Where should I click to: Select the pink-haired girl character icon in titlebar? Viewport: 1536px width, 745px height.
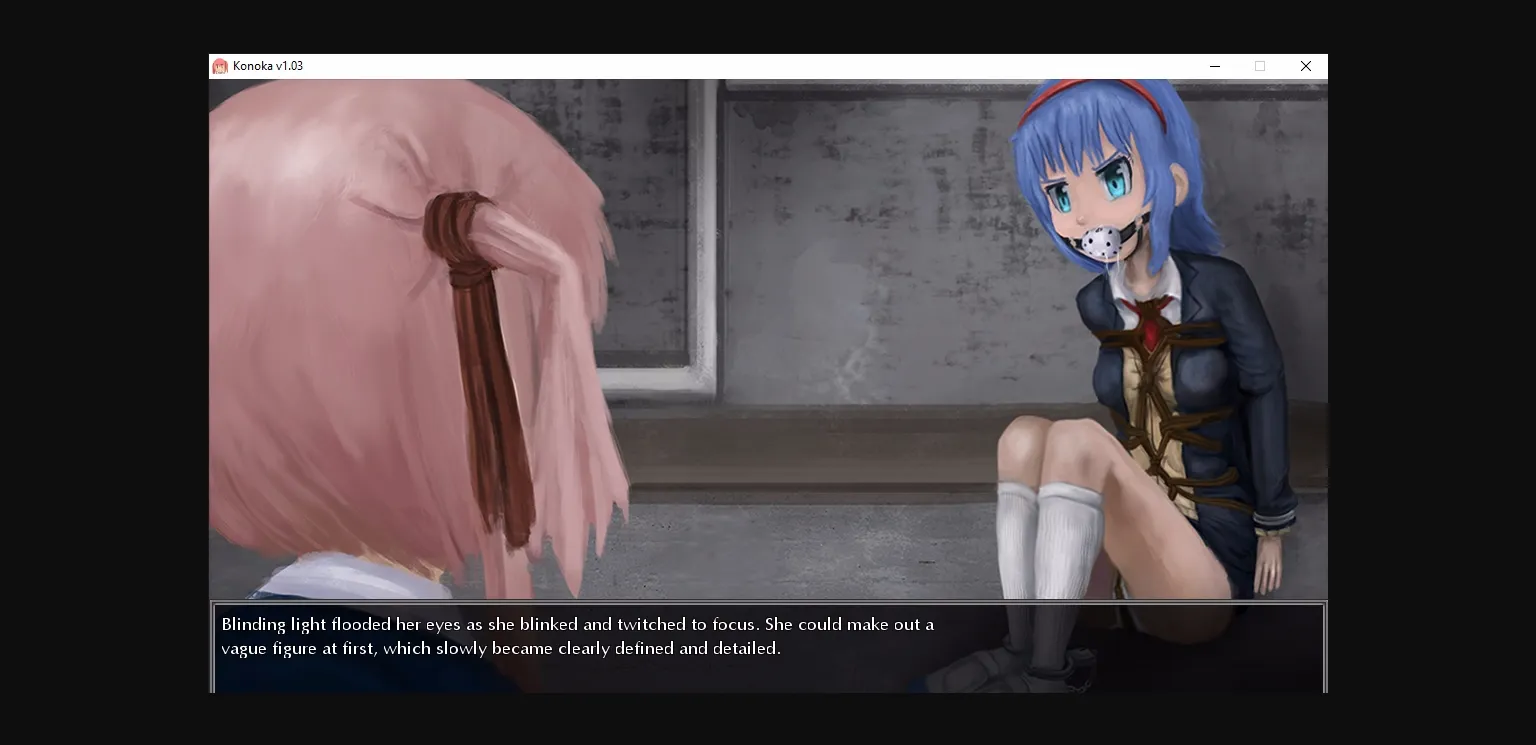point(222,66)
